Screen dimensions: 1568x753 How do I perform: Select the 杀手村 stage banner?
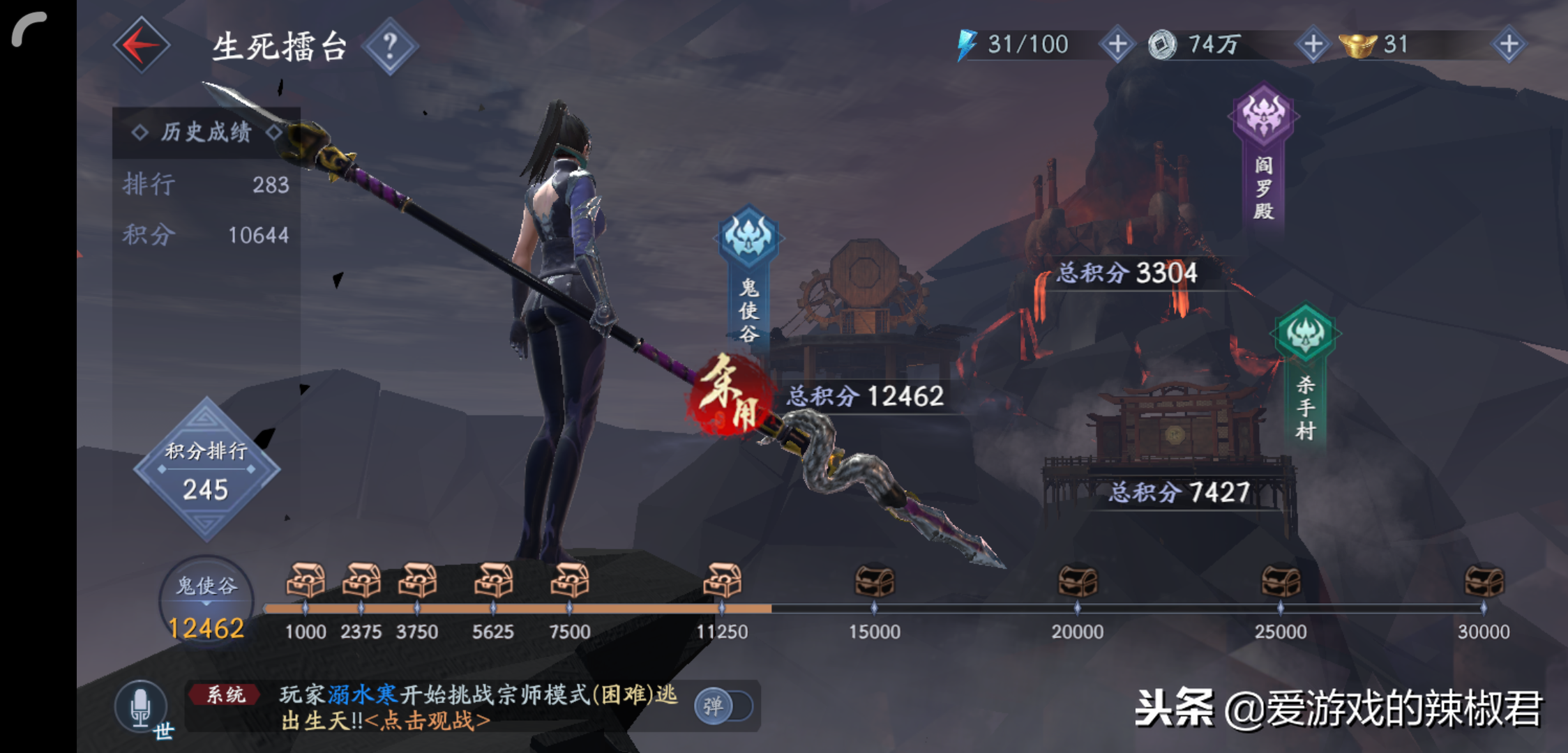pyautogui.click(x=1305, y=376)
